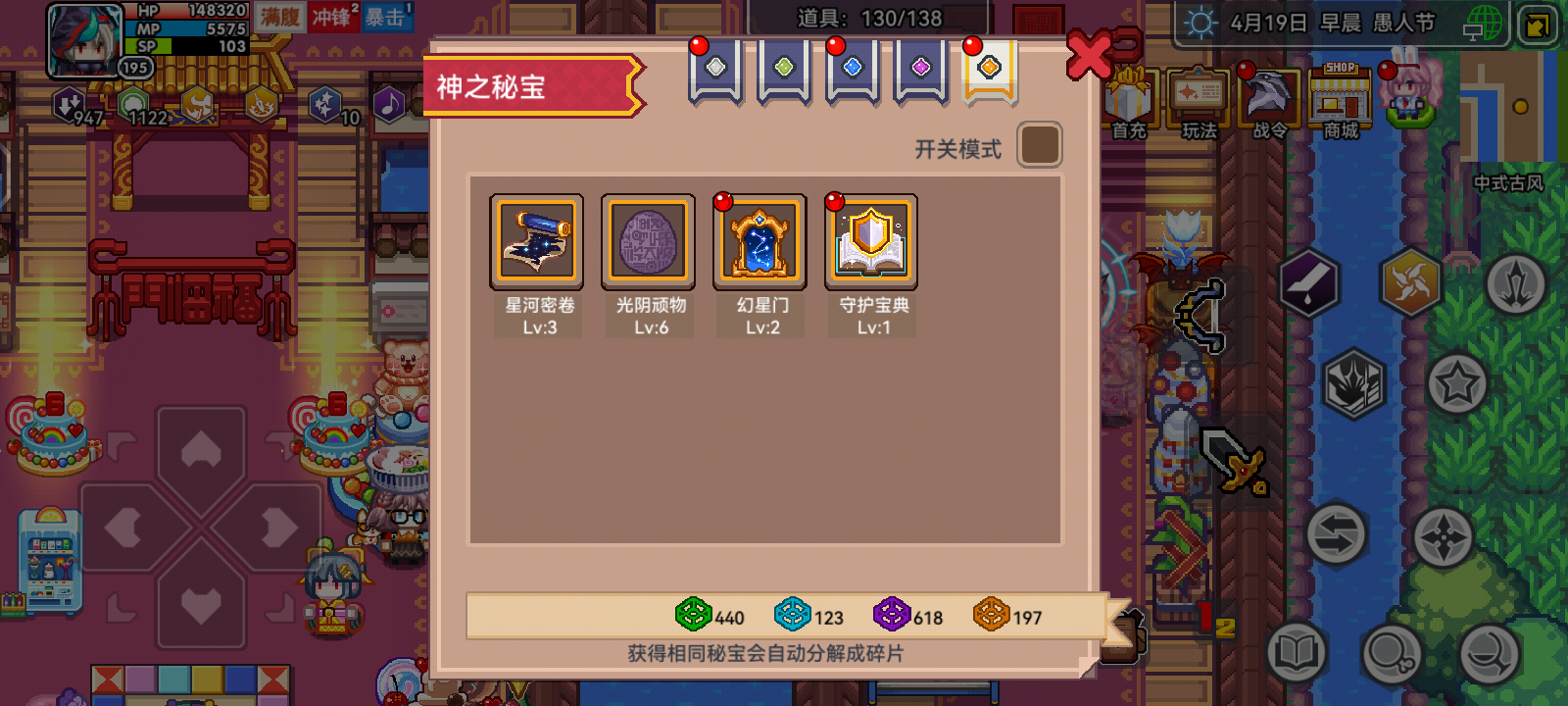
Task: Tap the 道具 130/138 item counter
Action: [x=868, y=17]
